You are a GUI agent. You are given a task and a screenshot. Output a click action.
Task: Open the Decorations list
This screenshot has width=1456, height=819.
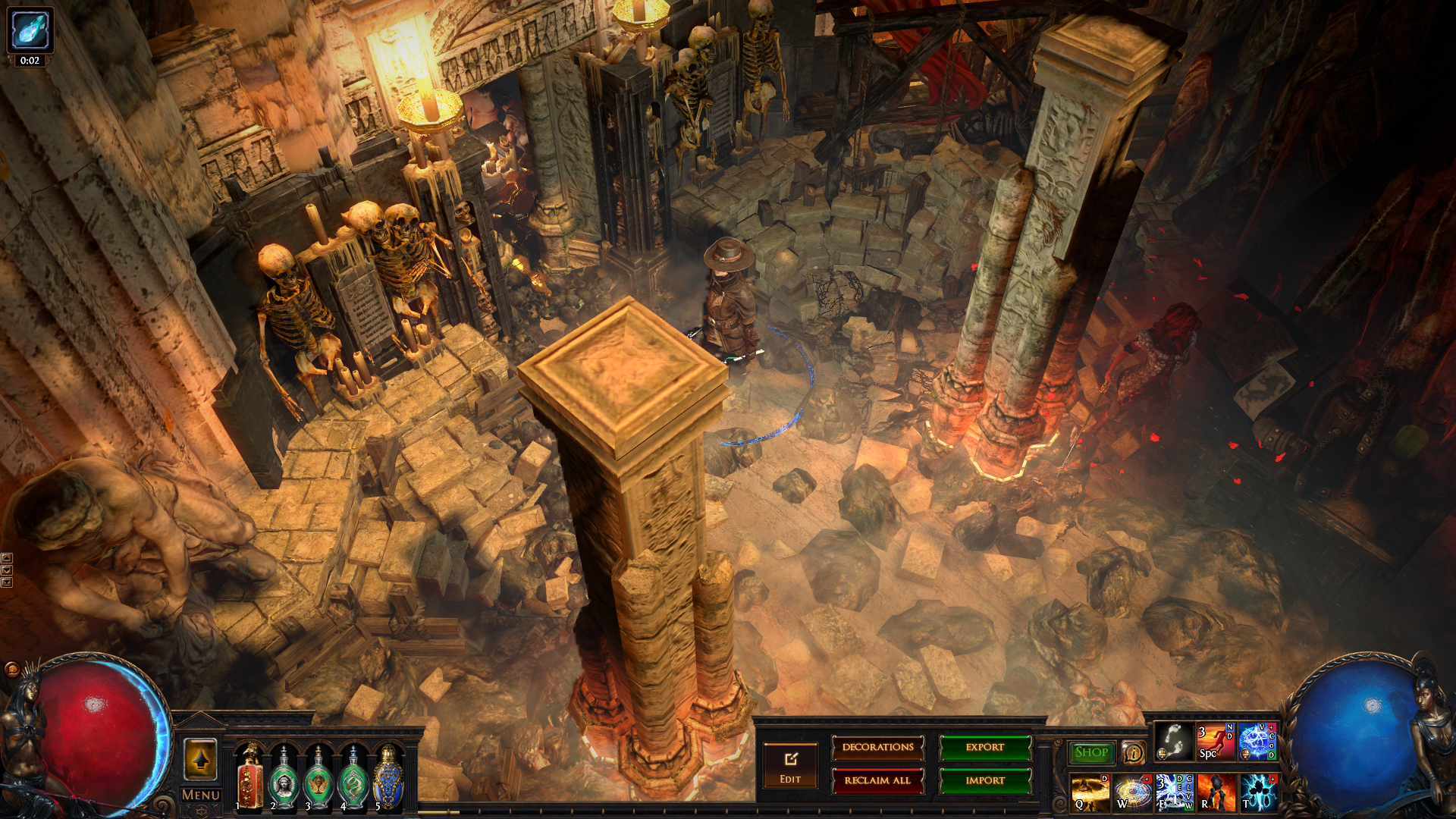click(877, 748)
